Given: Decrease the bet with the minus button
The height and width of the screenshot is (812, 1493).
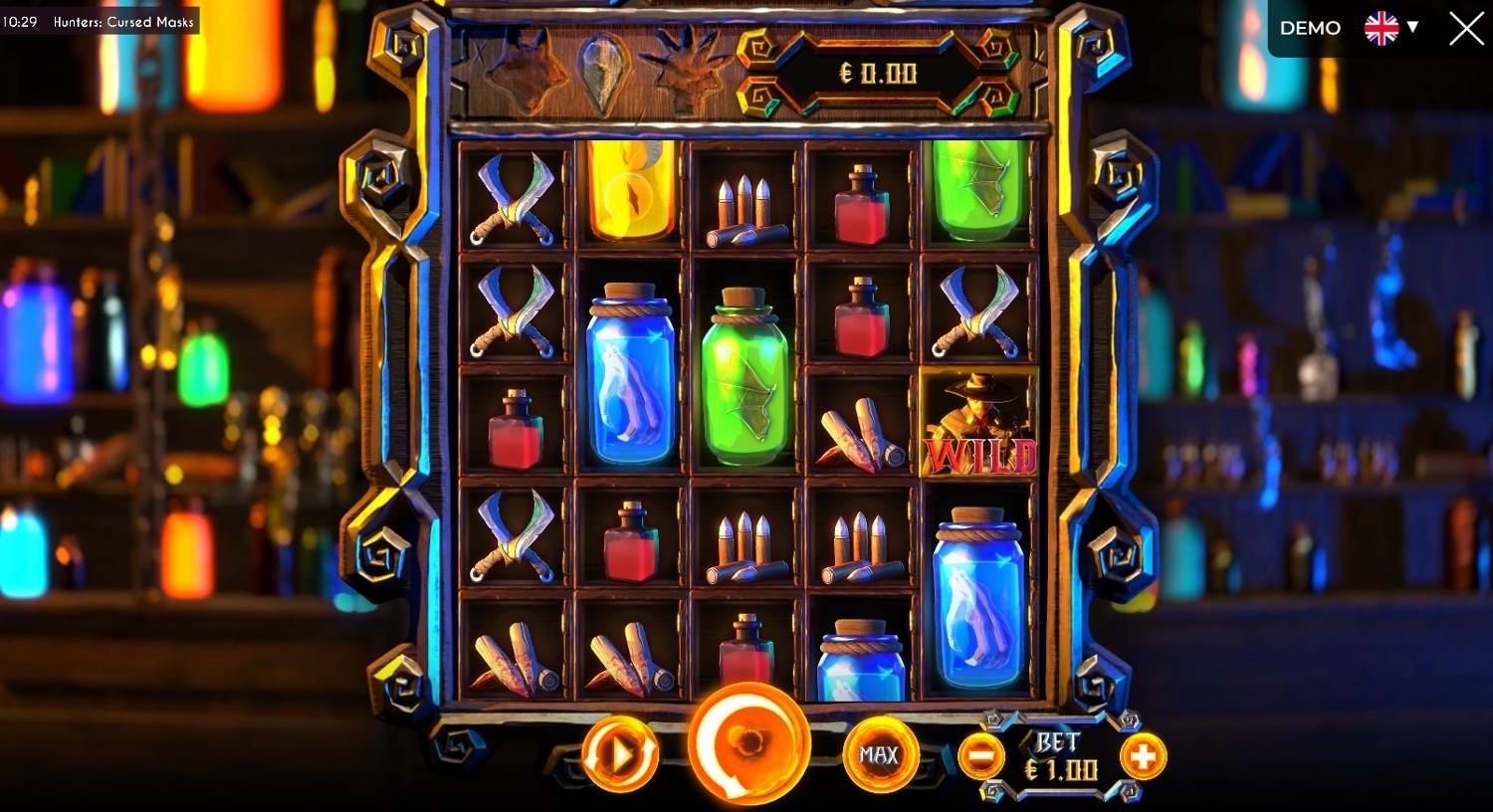Looking at the screenshot, I should 980,758.
